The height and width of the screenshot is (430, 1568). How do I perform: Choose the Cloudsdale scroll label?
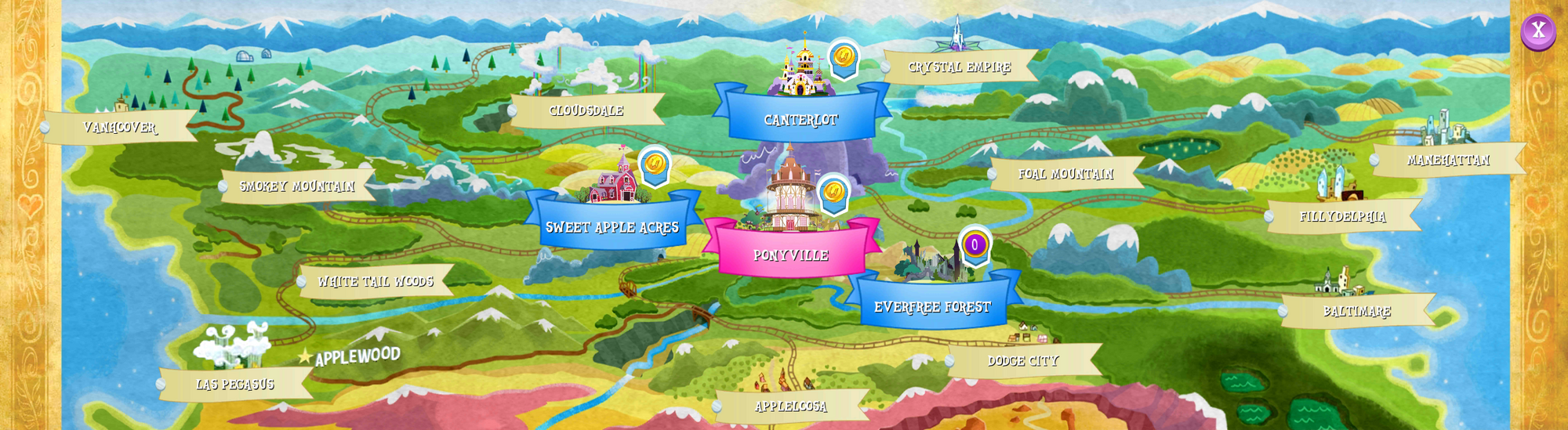click(586, 110)
